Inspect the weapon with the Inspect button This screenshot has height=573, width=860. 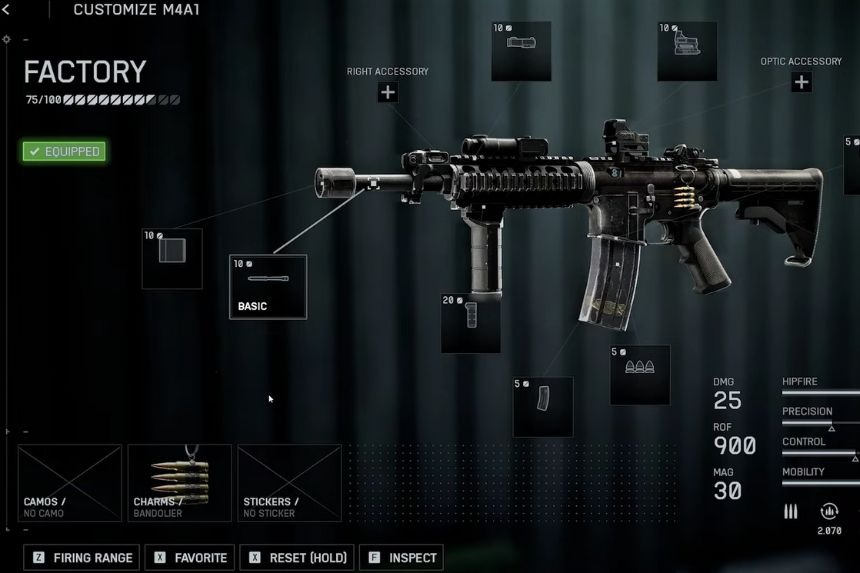pos(400,558)
